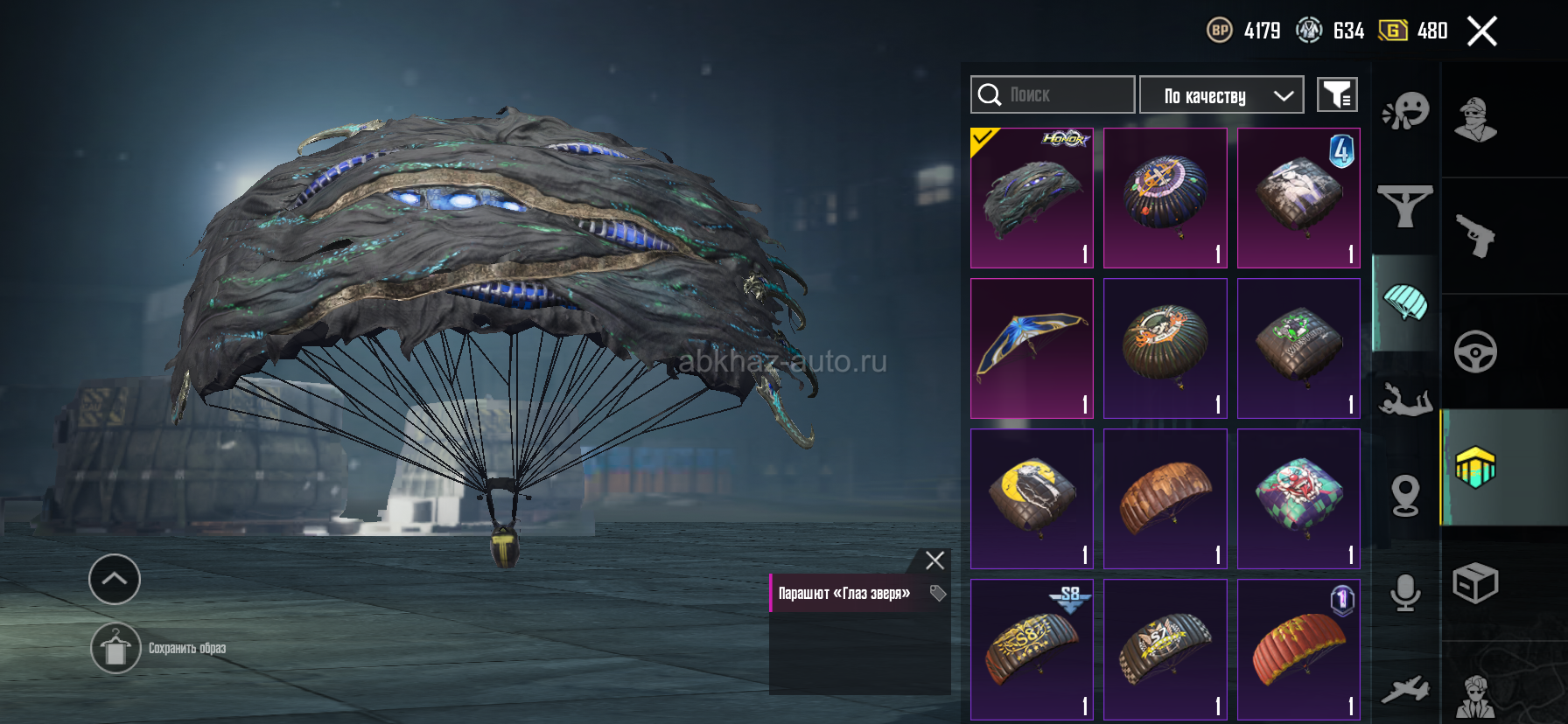The width and height of the screenshot is (1568, 724).
Task: Click the tag icon beside parachute name
Action: (938, 594)
